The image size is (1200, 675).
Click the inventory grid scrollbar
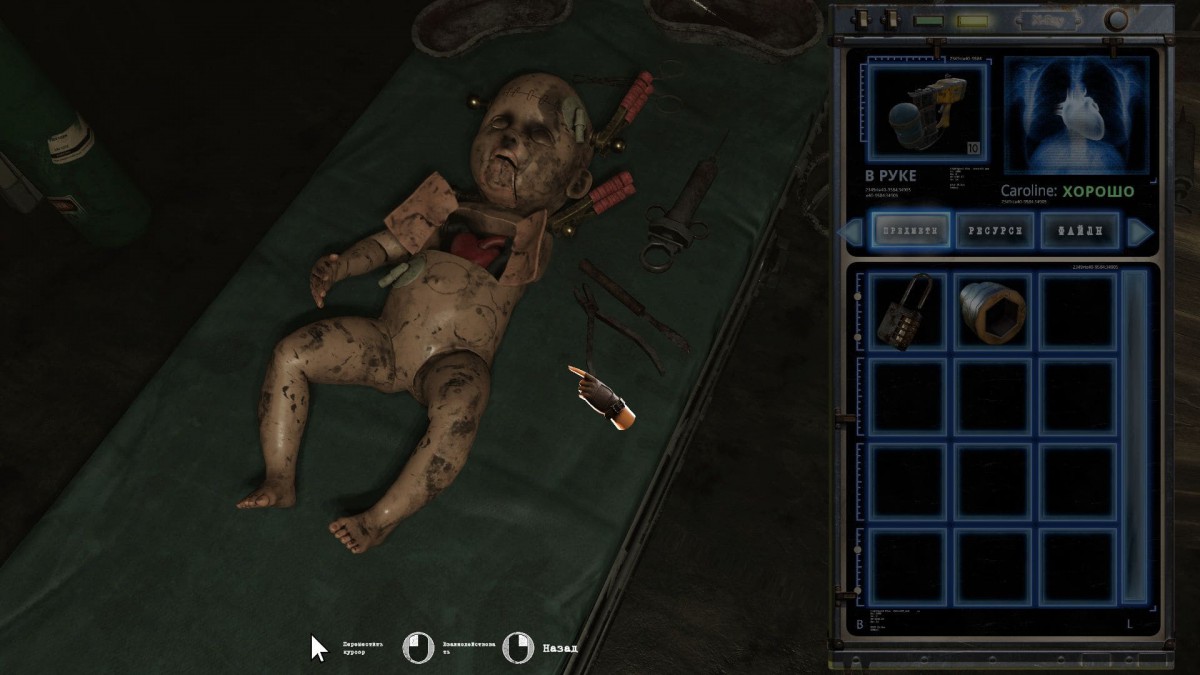tap(1133, 436)
